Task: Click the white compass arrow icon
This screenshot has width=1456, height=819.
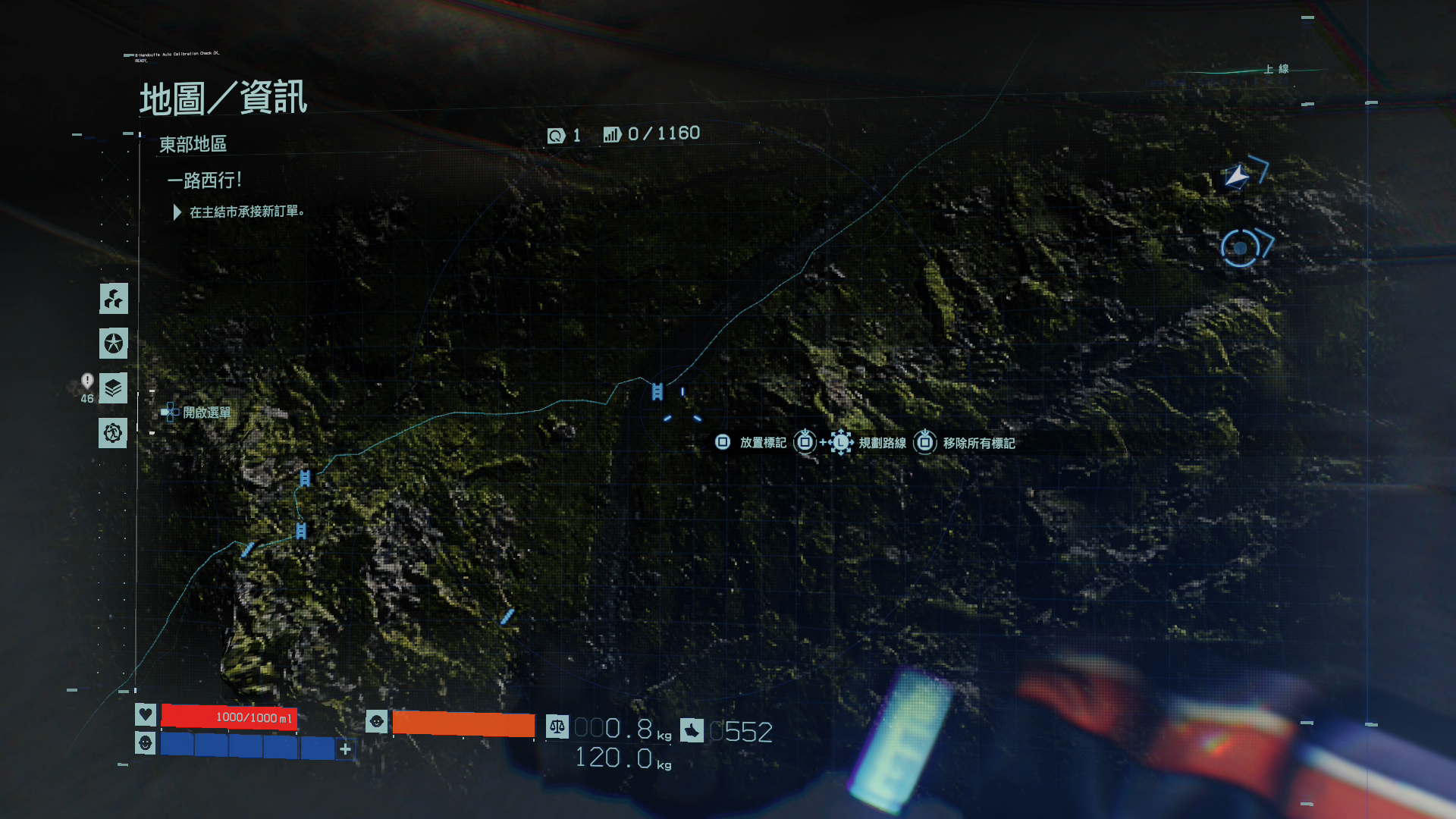Action: pyautogui.click(x=1237, y=177)
